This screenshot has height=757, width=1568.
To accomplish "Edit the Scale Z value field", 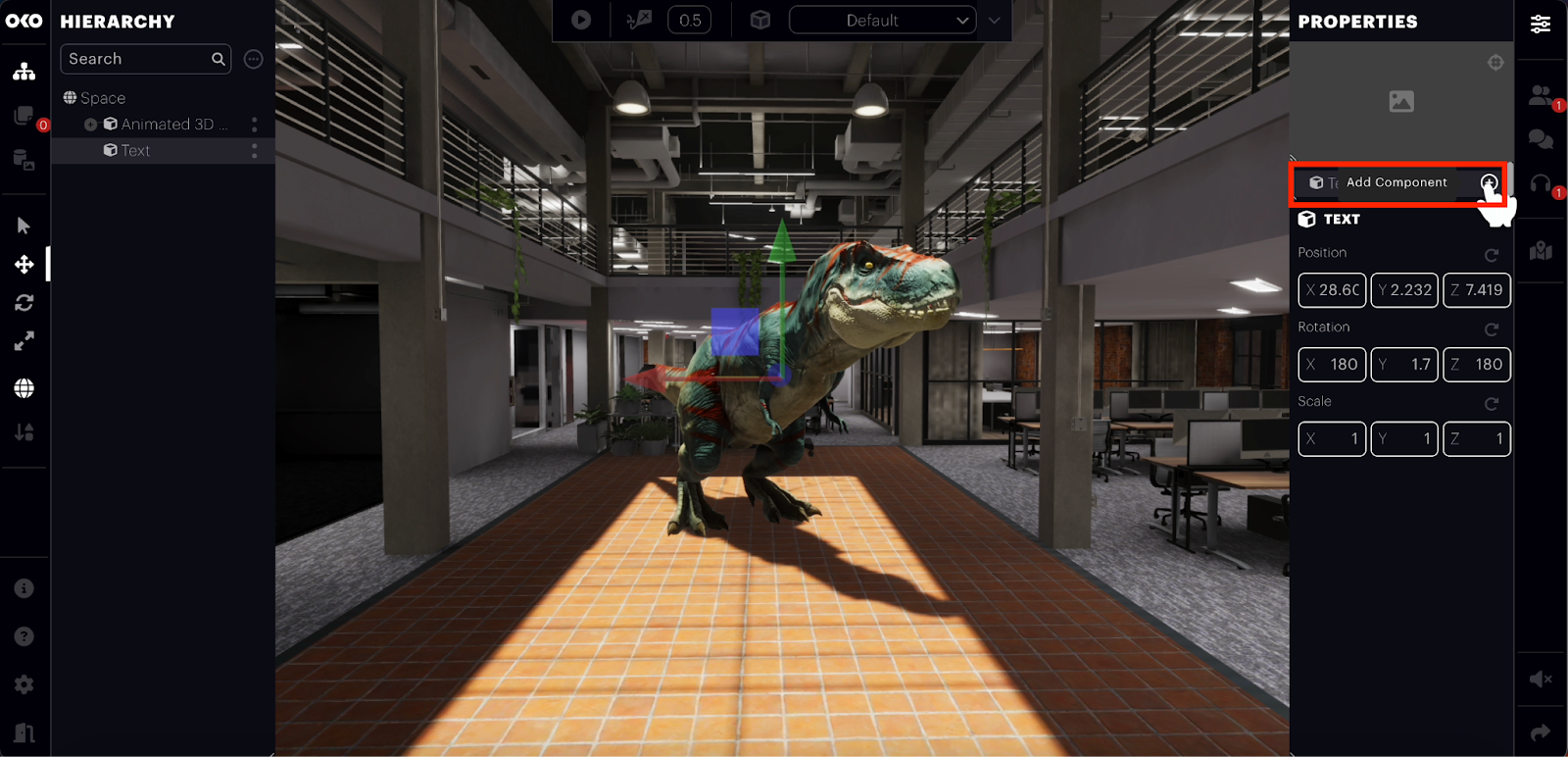I will pyautogui.click(x=1477, y=439).
